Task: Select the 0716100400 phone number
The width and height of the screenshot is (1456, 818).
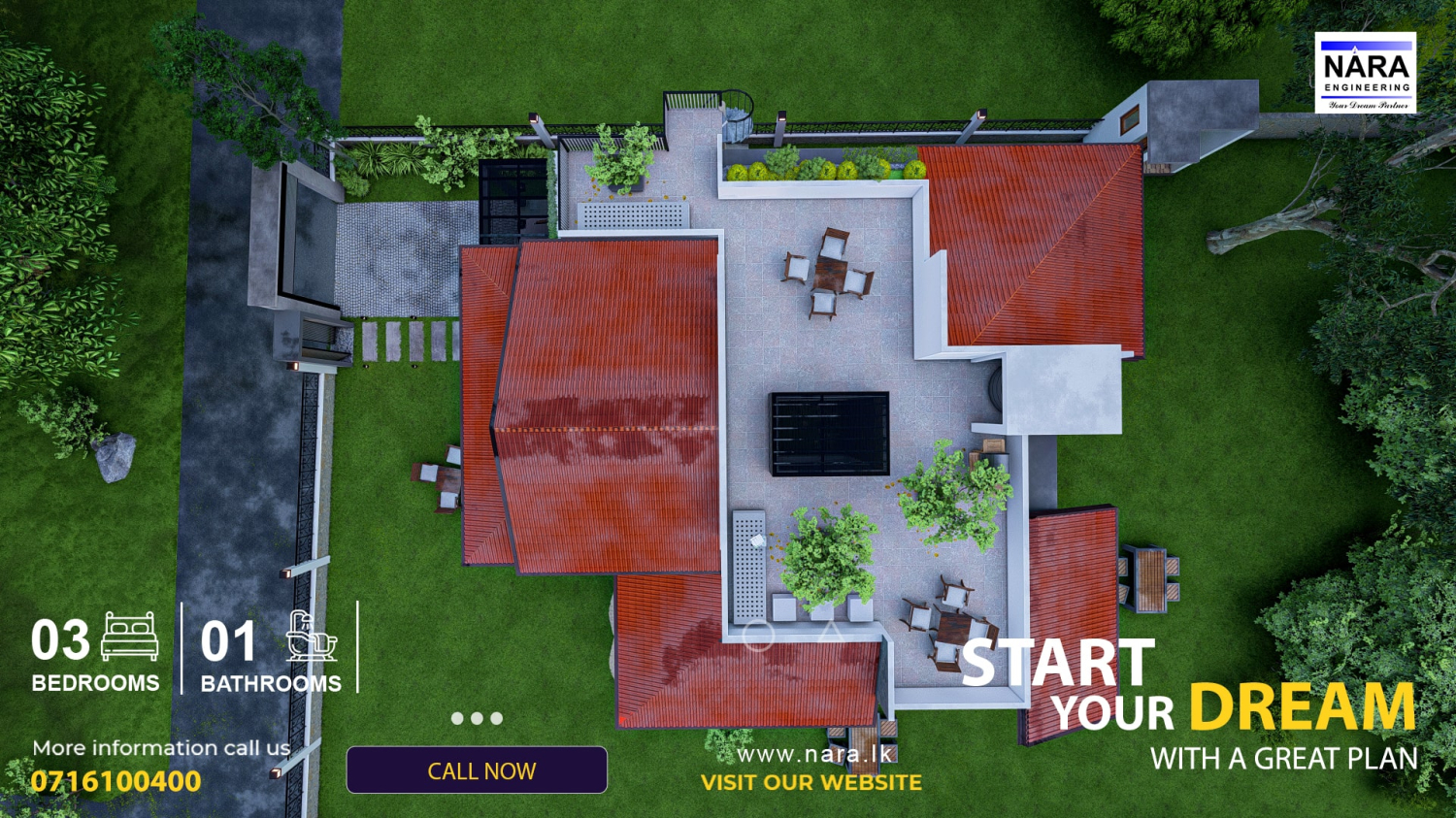Action: [116, 781]
